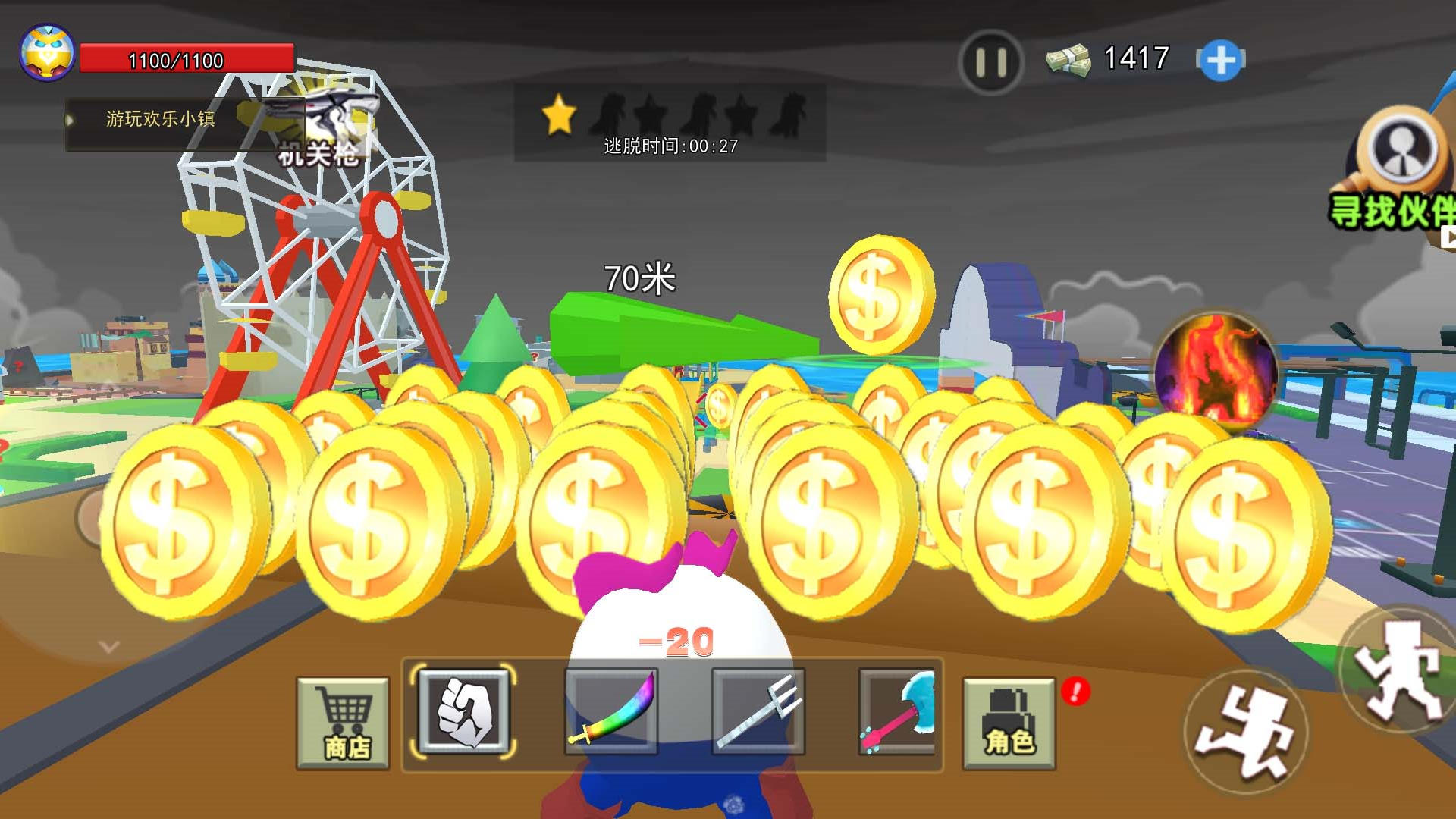1456x819 pixels.
Task: Add more cash with the plus button
Action: pyautogui.click(x=1220, y=61)
